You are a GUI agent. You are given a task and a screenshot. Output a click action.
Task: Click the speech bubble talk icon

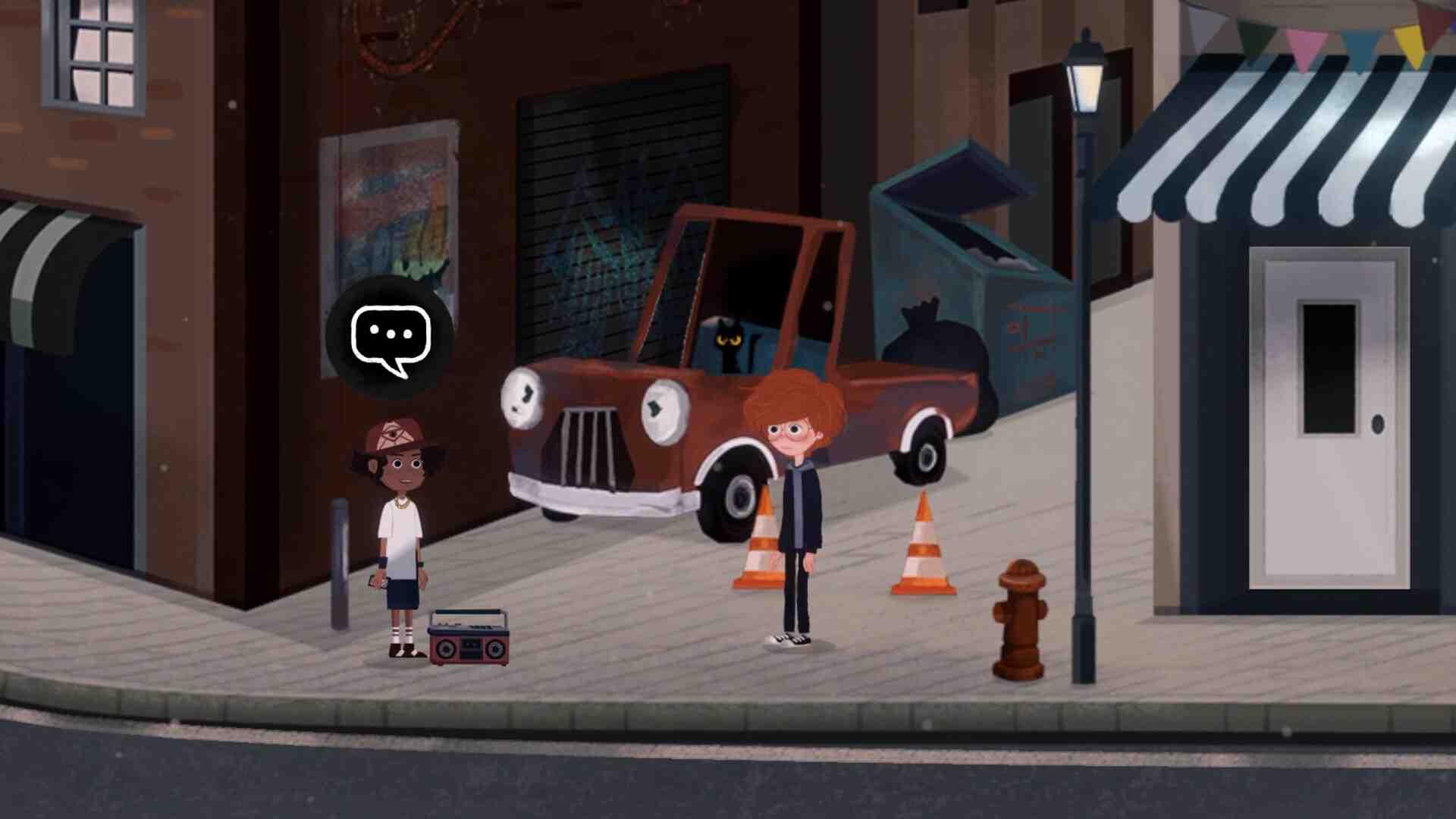point(390,337)
